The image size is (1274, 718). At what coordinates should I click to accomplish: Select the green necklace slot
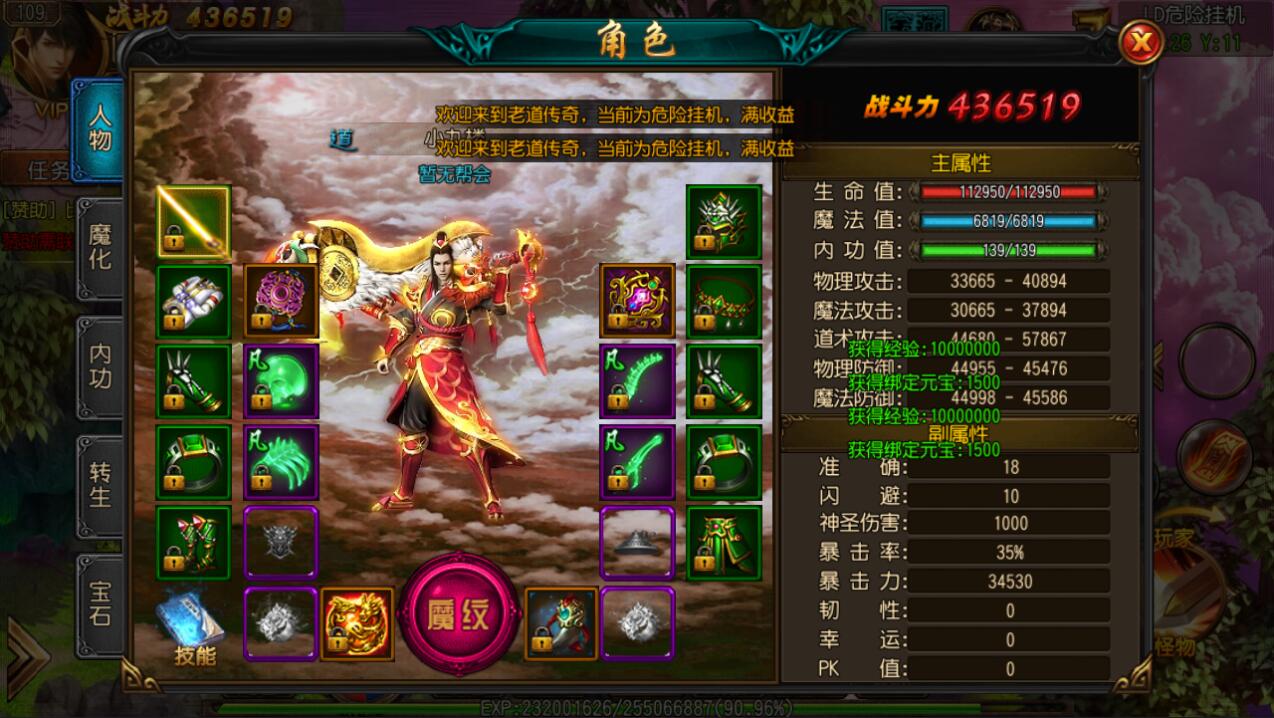point(724,301)
